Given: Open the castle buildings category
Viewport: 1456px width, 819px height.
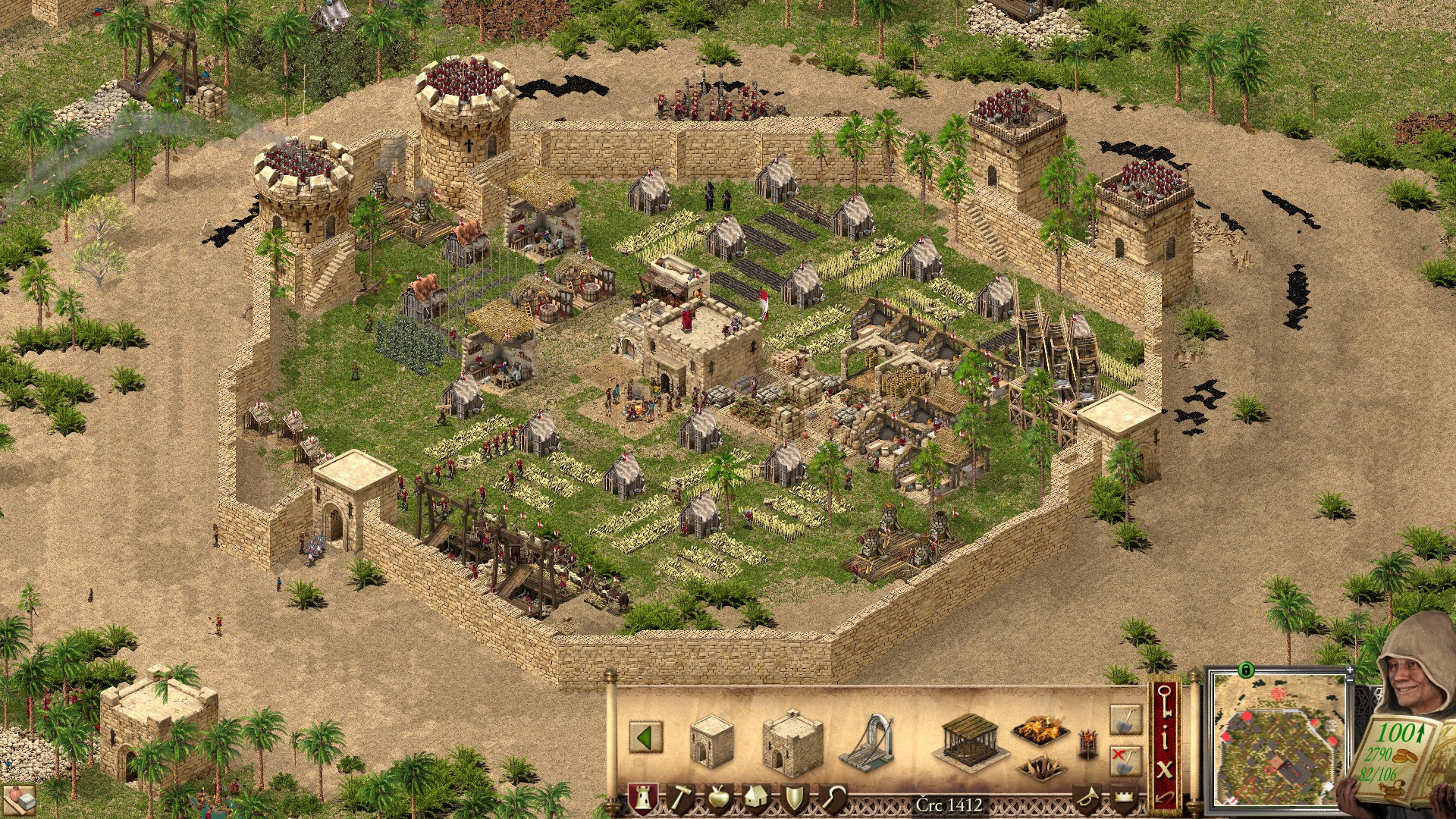Looking at the screenshot, I should pyautogui.click(x=642, y=799).
